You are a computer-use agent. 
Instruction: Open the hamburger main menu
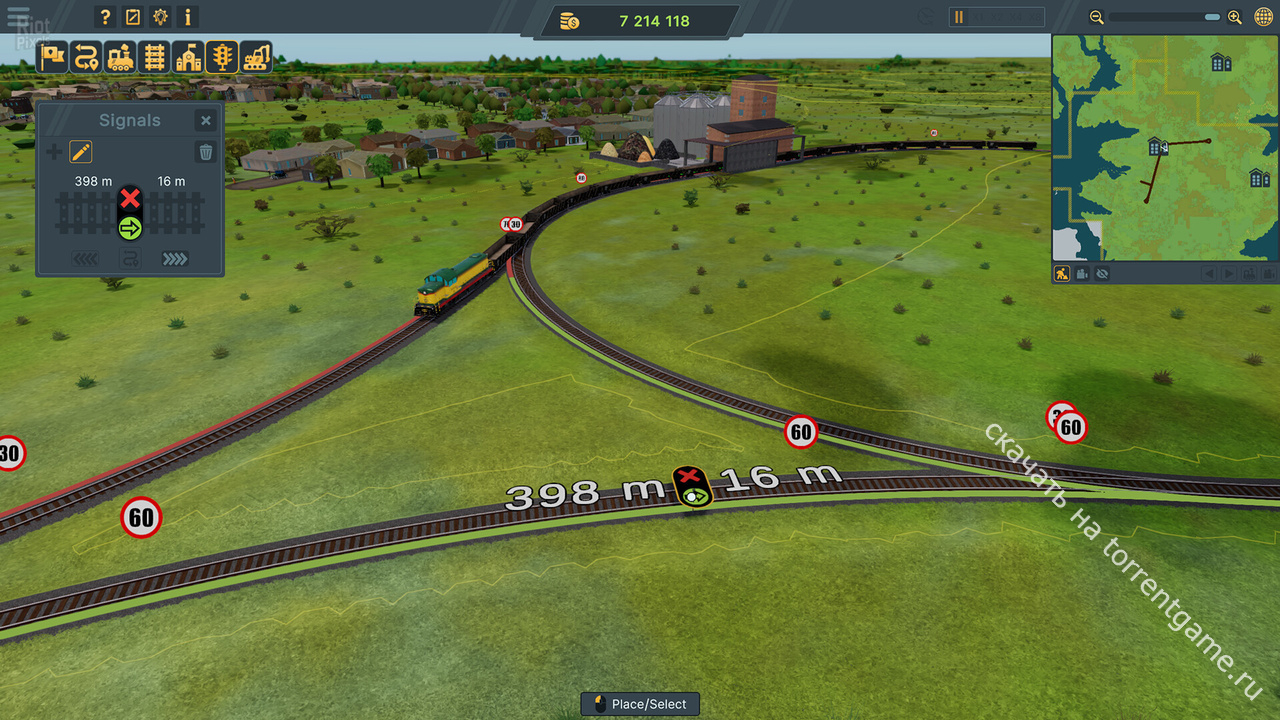(x=17, y=17)
